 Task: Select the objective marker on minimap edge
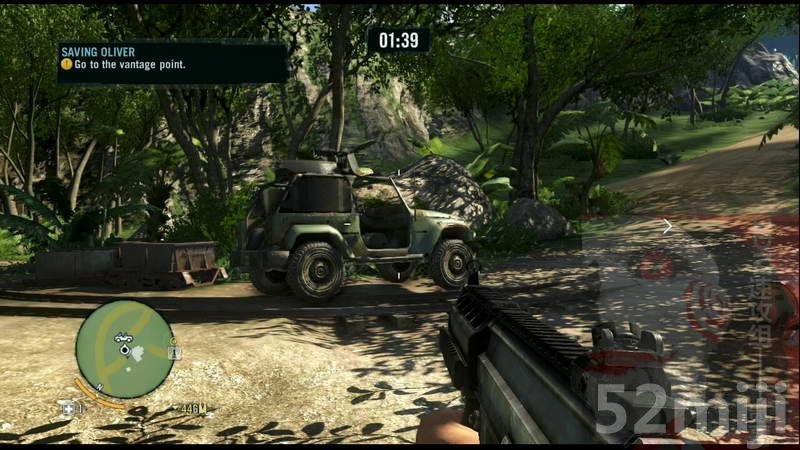(175, 352)
